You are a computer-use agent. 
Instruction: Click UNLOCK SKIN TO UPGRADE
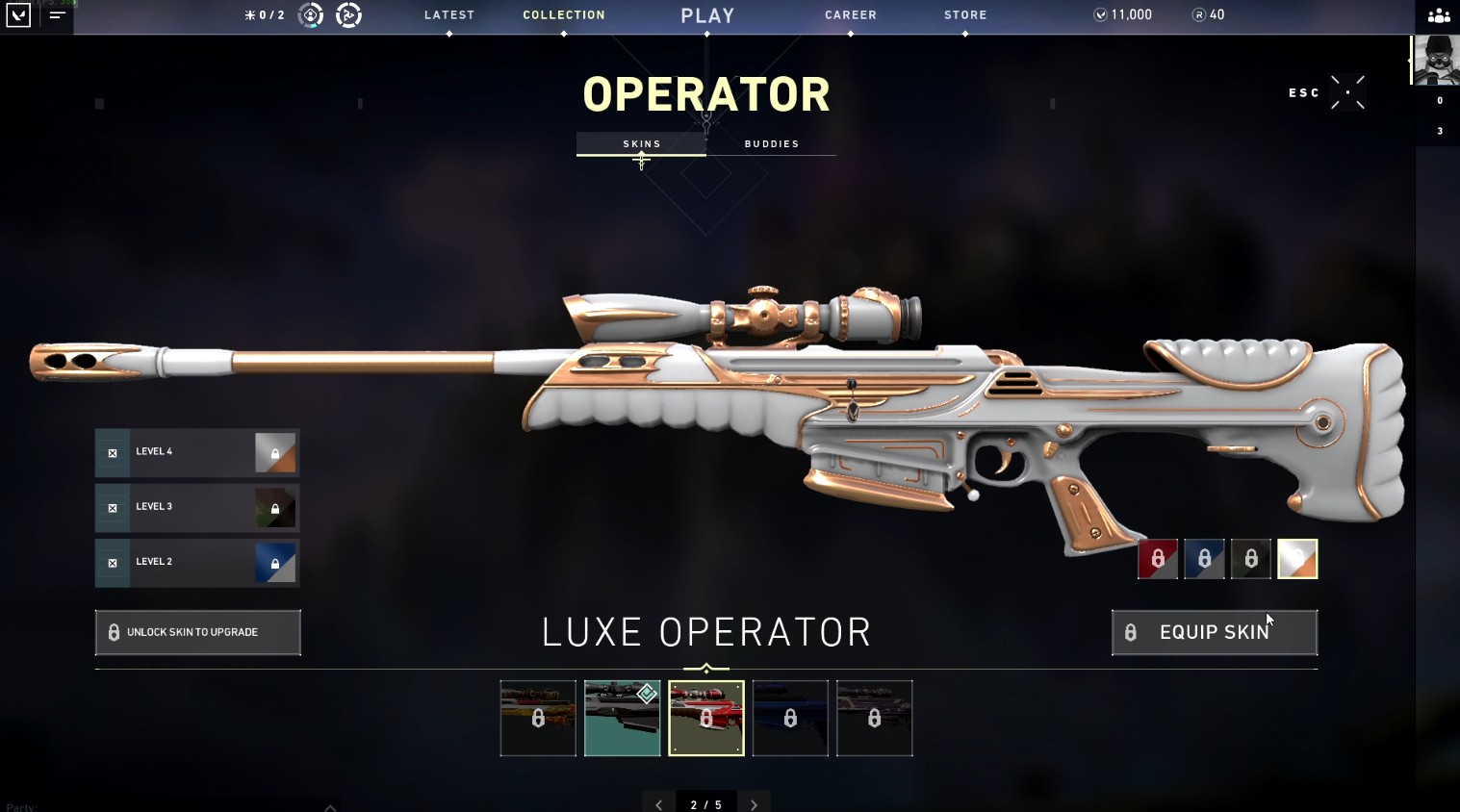[x=197, y=632]
